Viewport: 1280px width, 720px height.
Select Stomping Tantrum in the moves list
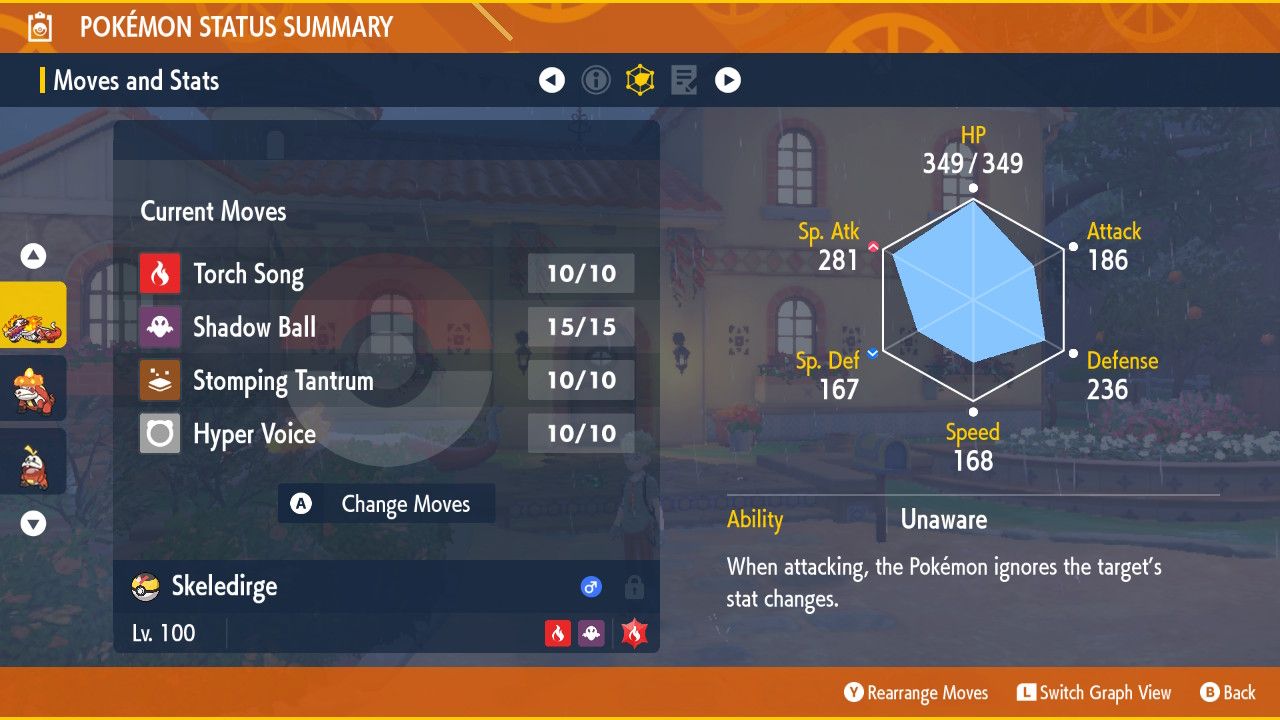(x=282, y=381)
